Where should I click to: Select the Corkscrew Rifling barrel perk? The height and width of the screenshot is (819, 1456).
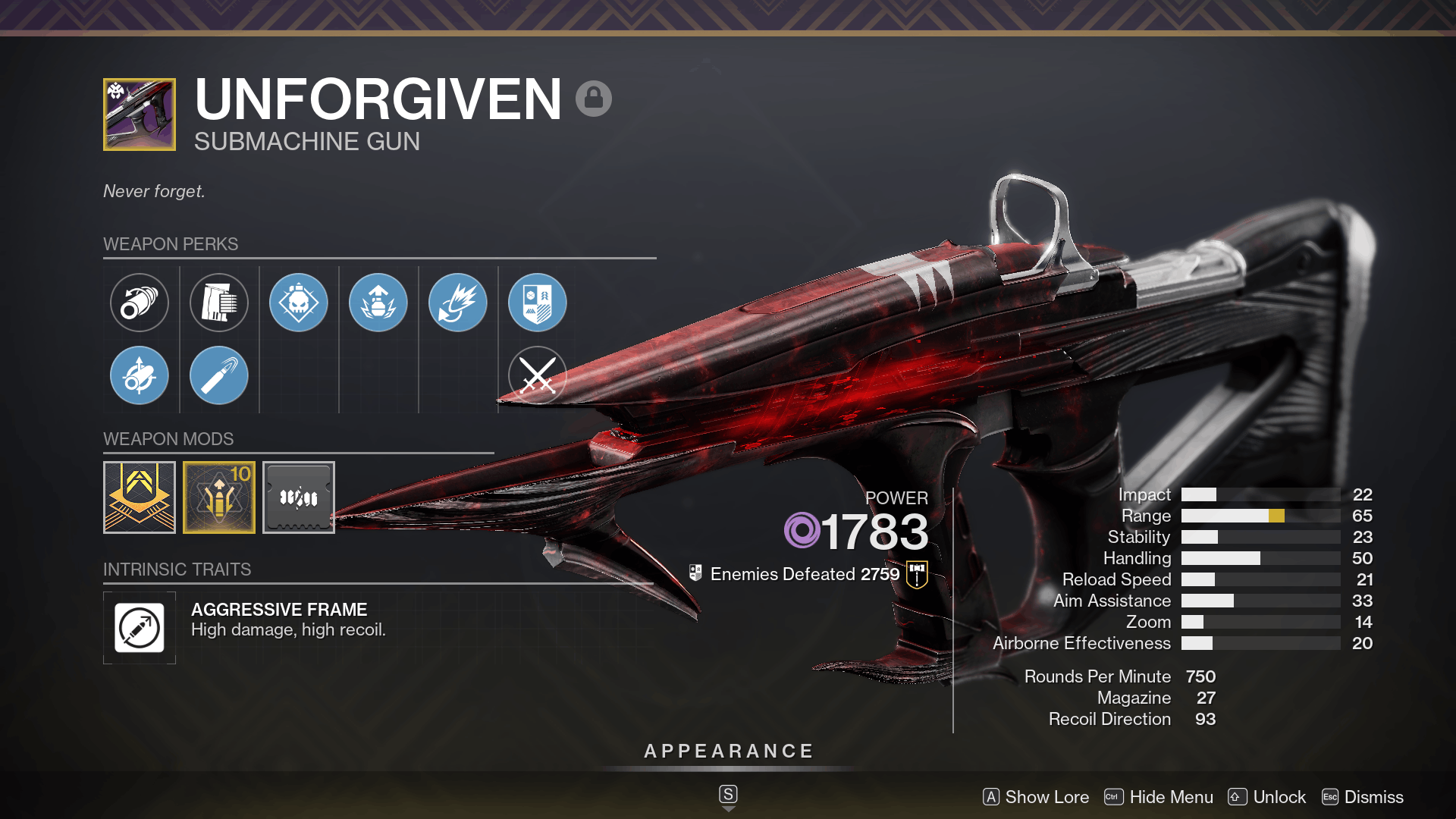tap(139, 302)
